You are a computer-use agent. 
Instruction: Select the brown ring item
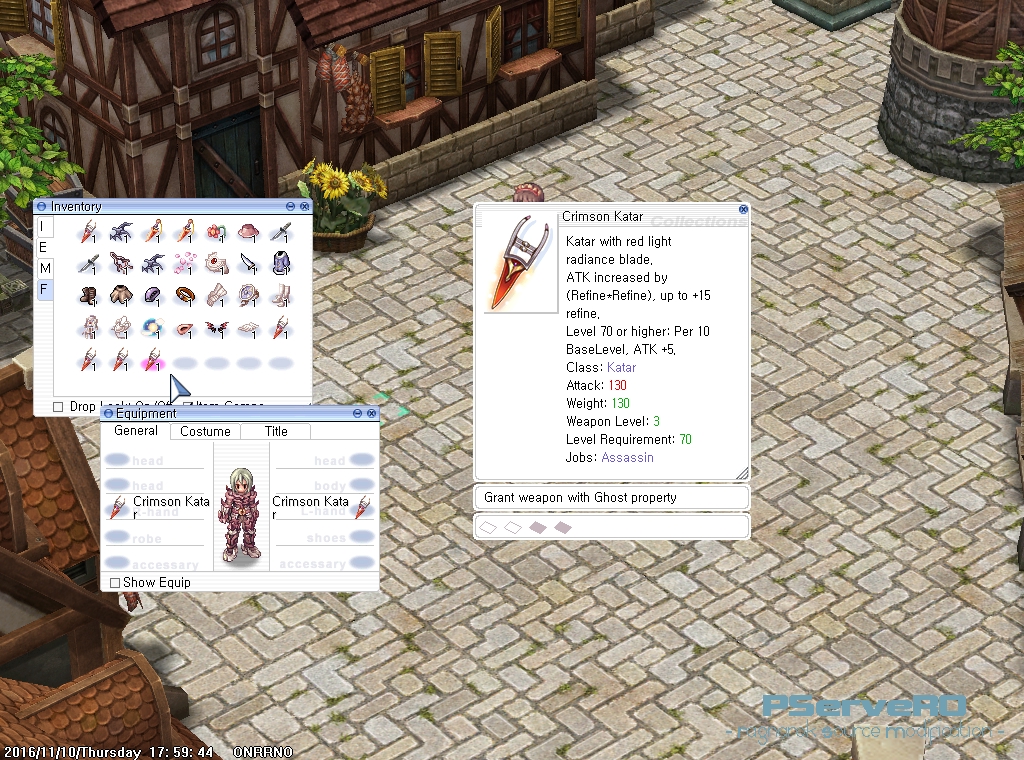pos(185,295)
